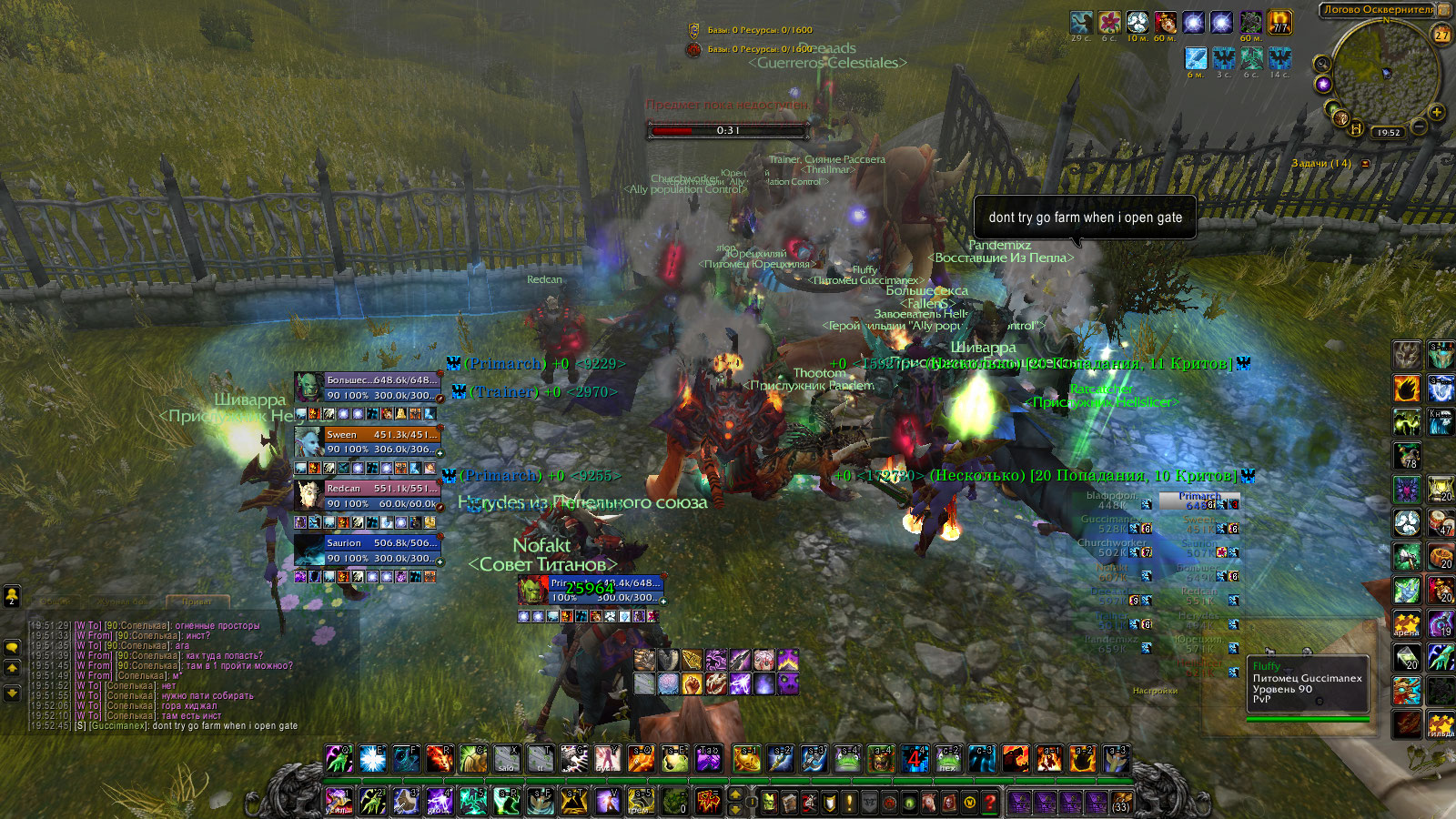Screen dimensions: 1456x819
Task: Open the Настройки raid frame settings
Action: 1155,691
